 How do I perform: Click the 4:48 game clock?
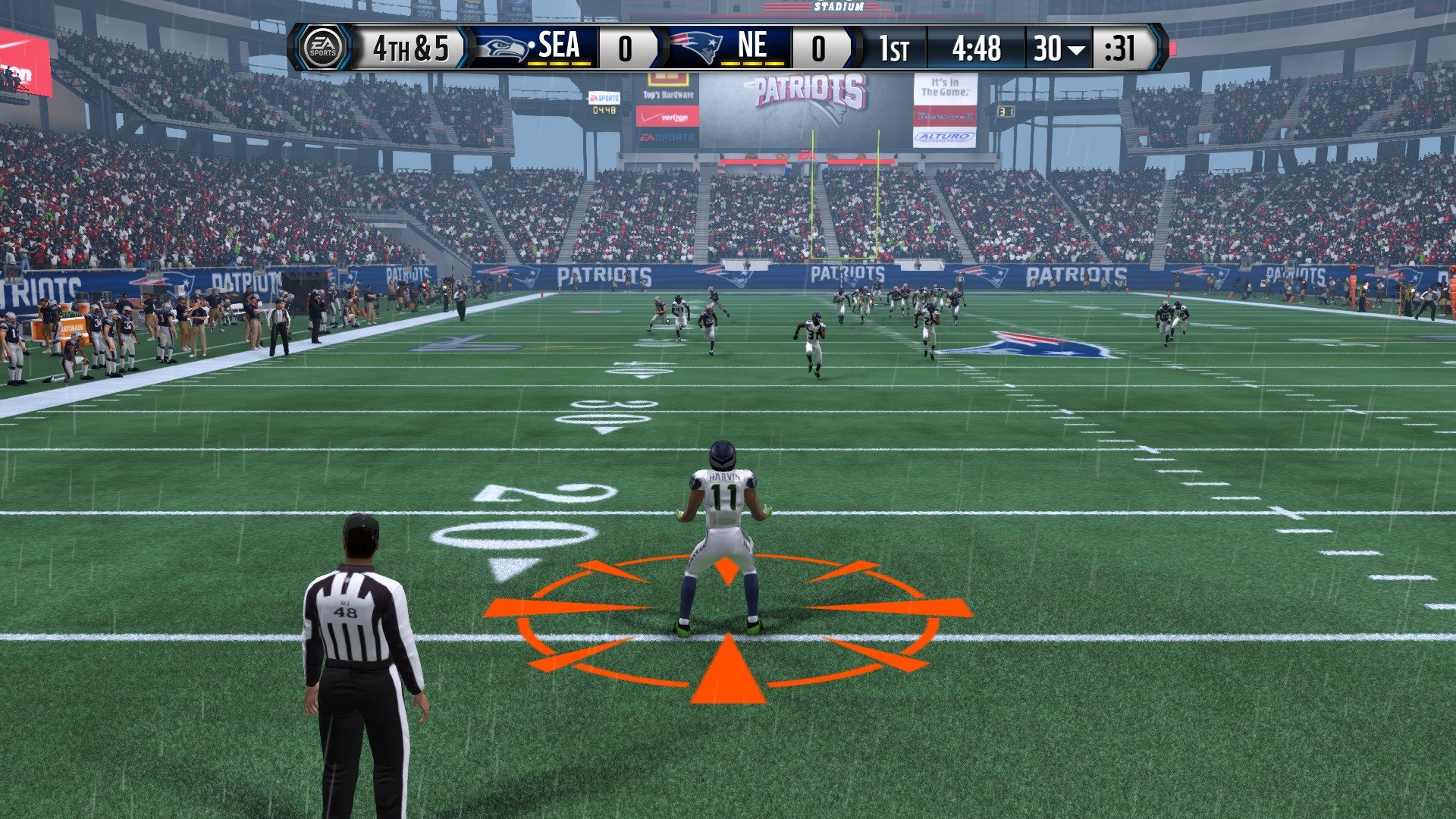coord(977,49)
